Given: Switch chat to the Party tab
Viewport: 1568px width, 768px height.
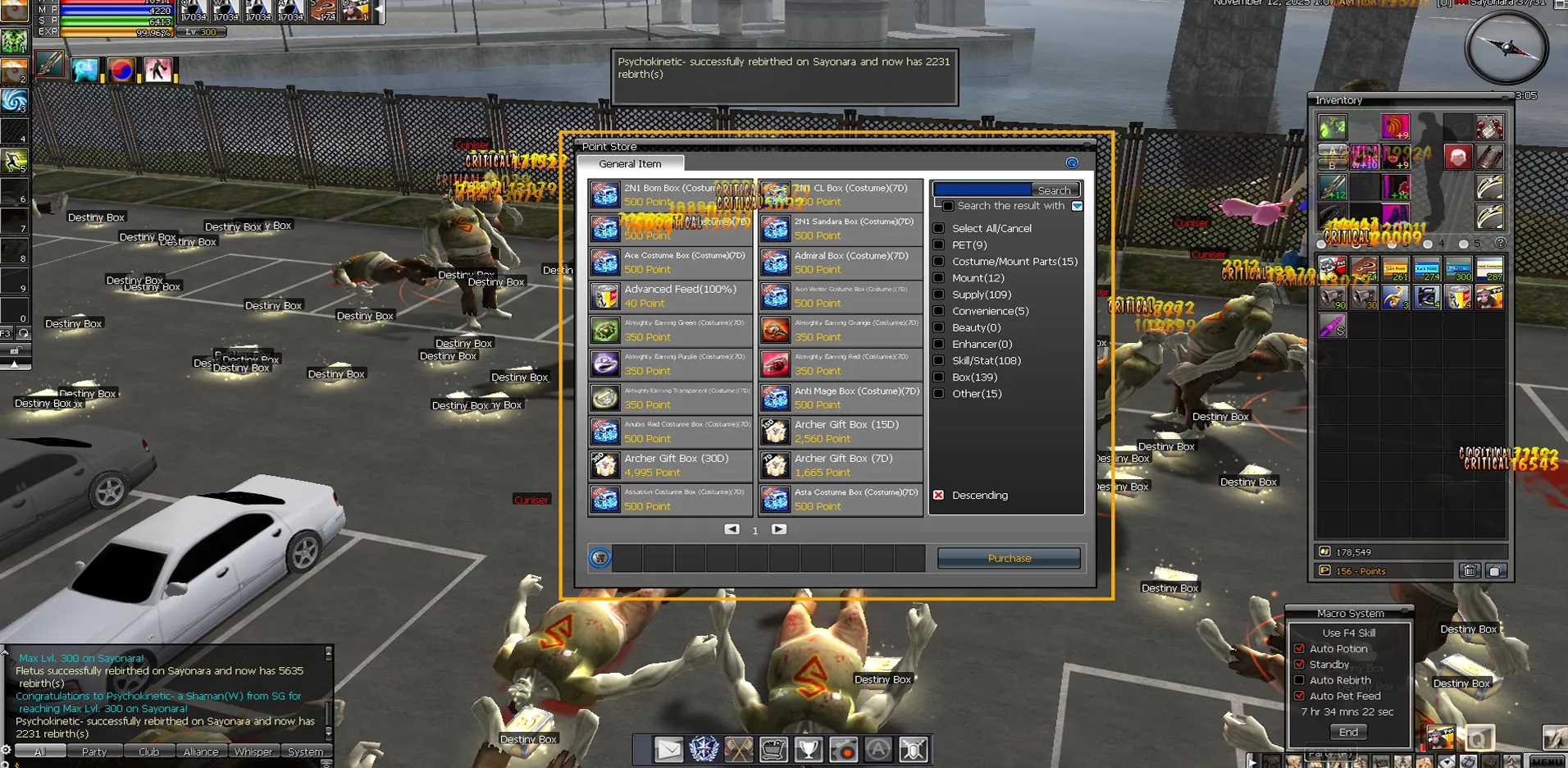Looking at the screenshot, I should 93,752.
